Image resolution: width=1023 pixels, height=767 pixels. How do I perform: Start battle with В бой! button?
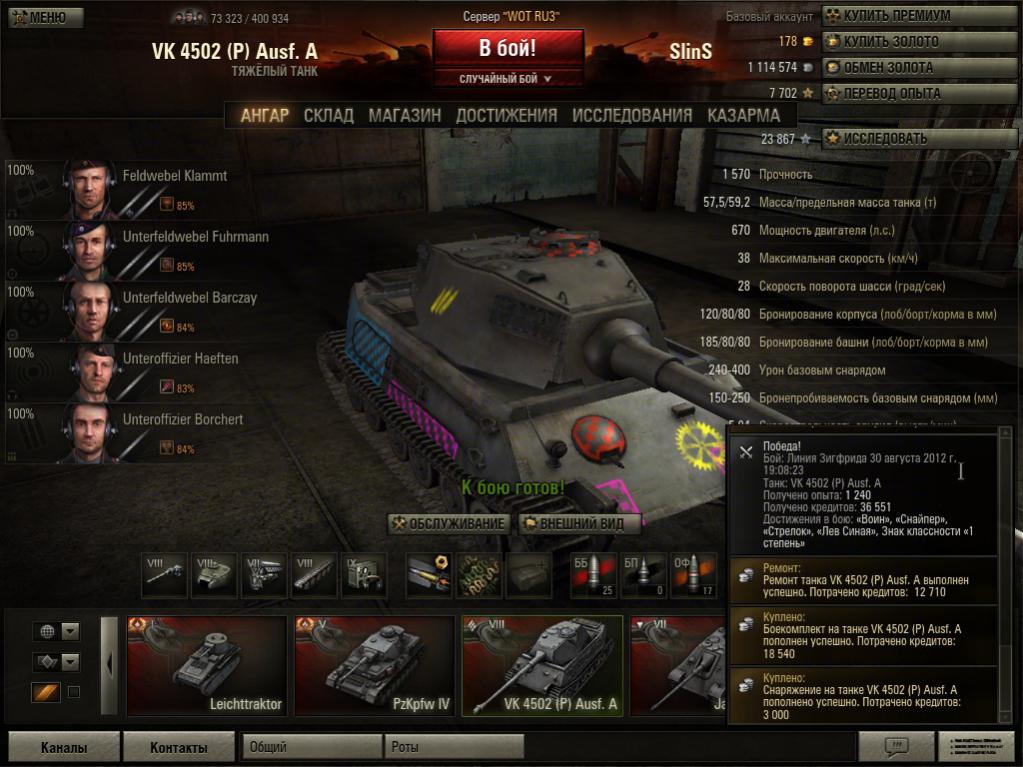coord(507,48)
